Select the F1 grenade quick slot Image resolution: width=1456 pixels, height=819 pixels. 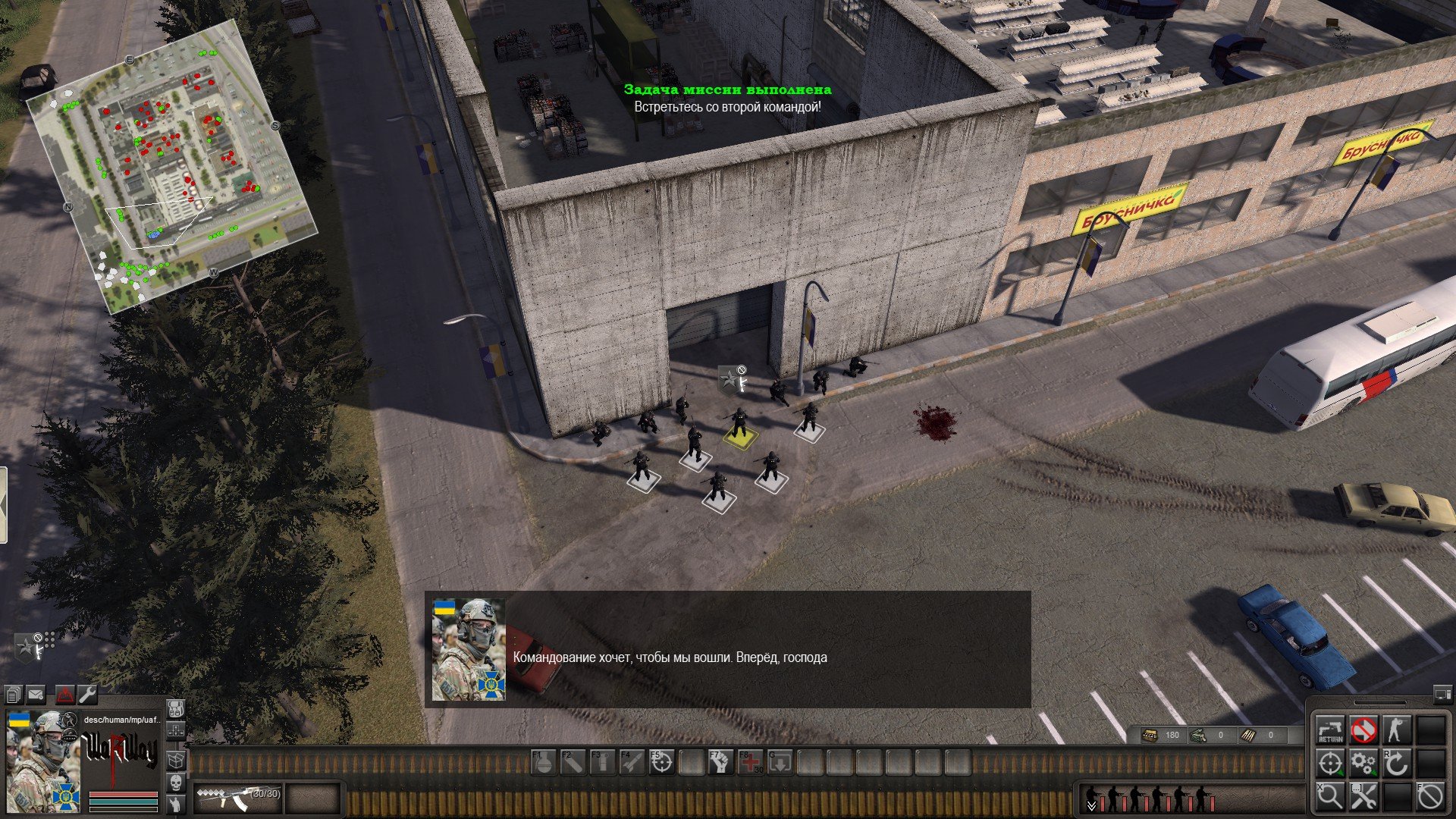[544, 763]
